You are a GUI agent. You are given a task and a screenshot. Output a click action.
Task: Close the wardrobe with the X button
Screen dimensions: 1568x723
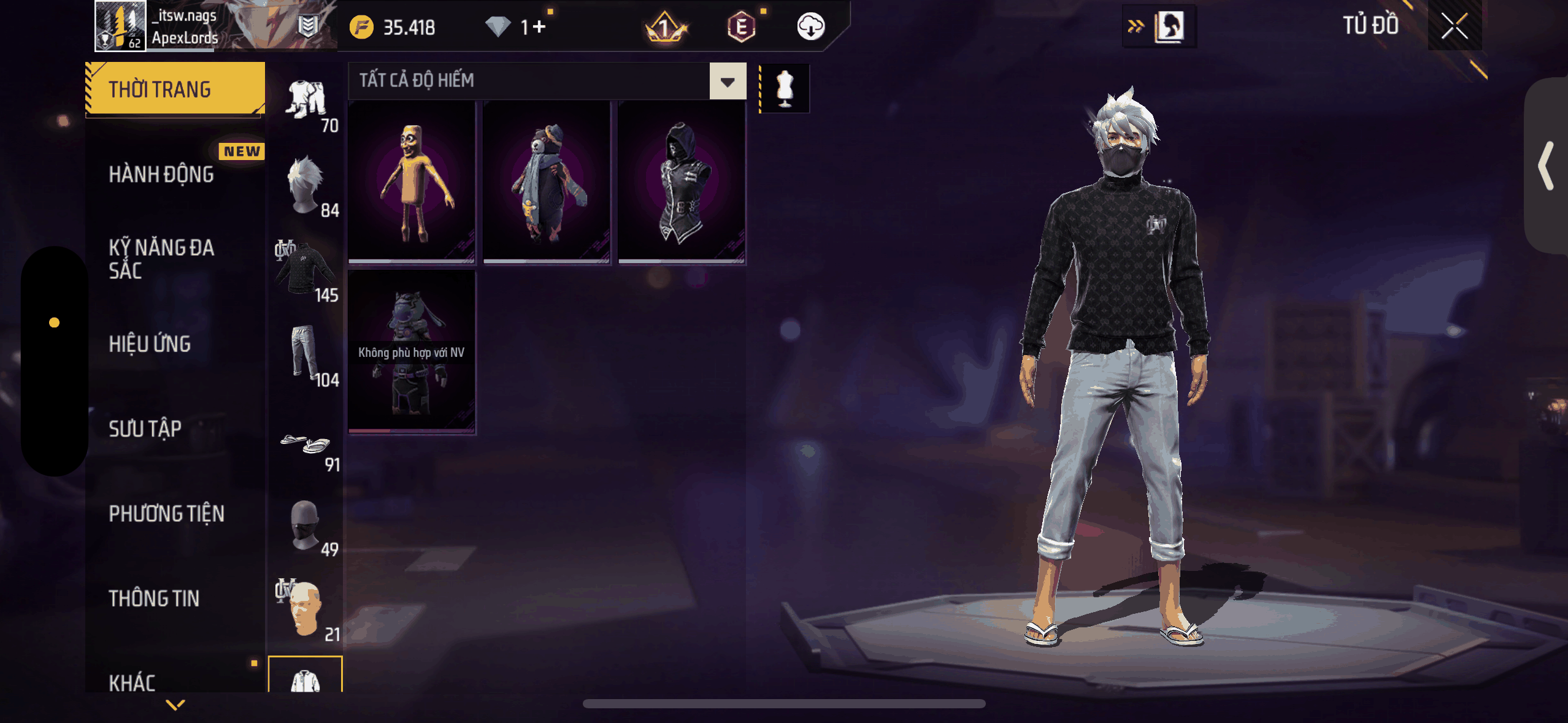(1454, 26)
